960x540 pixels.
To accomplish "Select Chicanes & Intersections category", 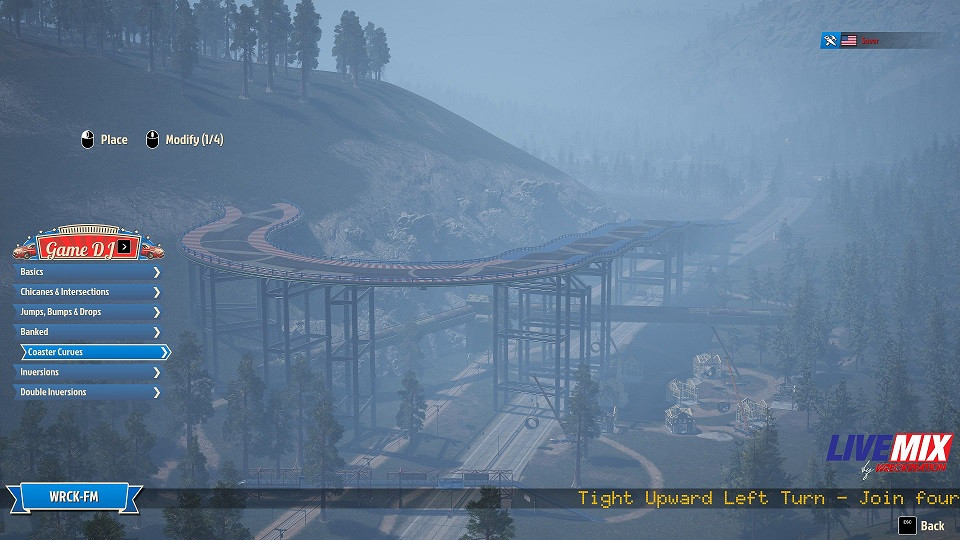I will 87,292.
